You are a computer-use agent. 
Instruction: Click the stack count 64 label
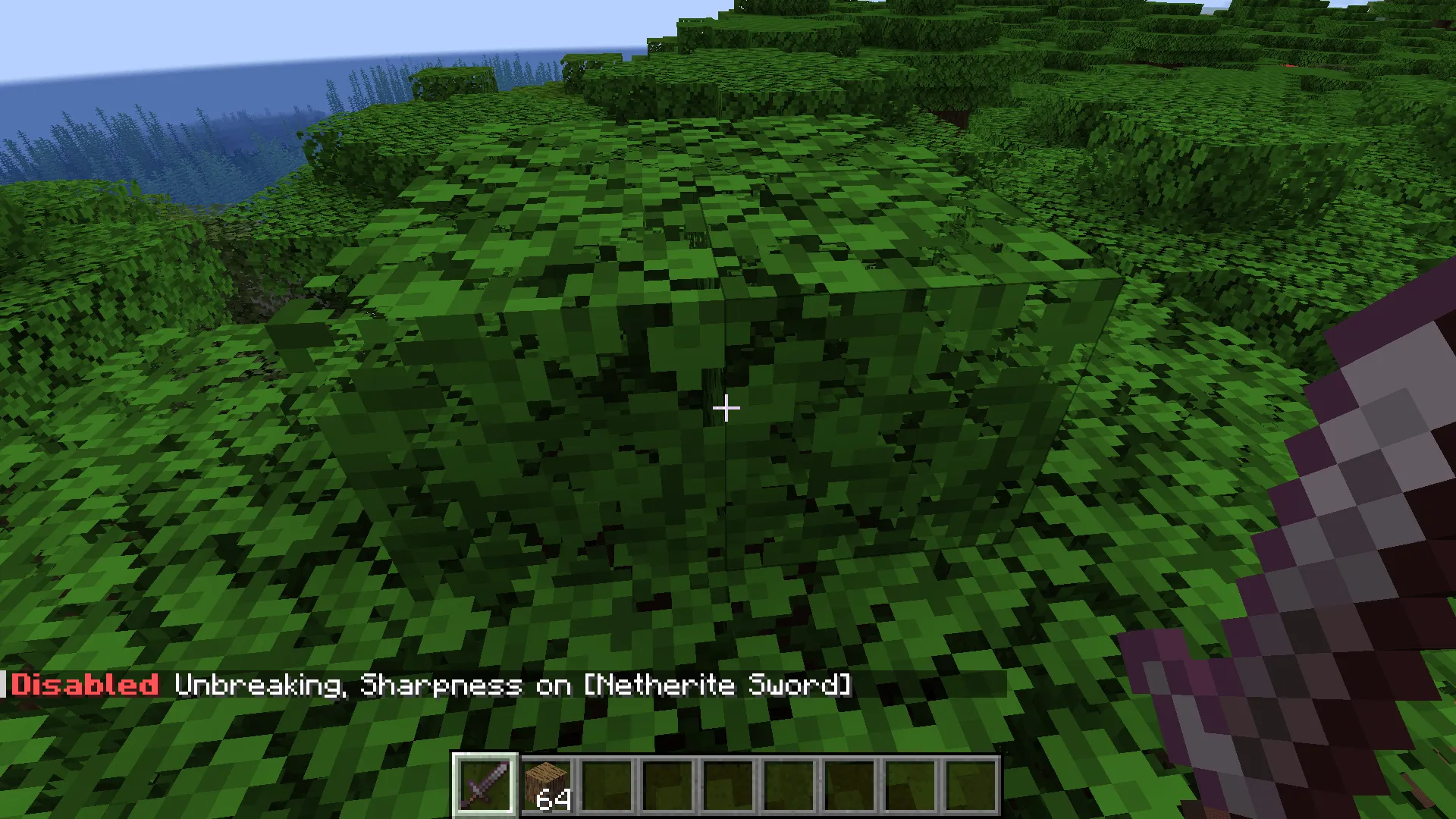tap(554, 800)
